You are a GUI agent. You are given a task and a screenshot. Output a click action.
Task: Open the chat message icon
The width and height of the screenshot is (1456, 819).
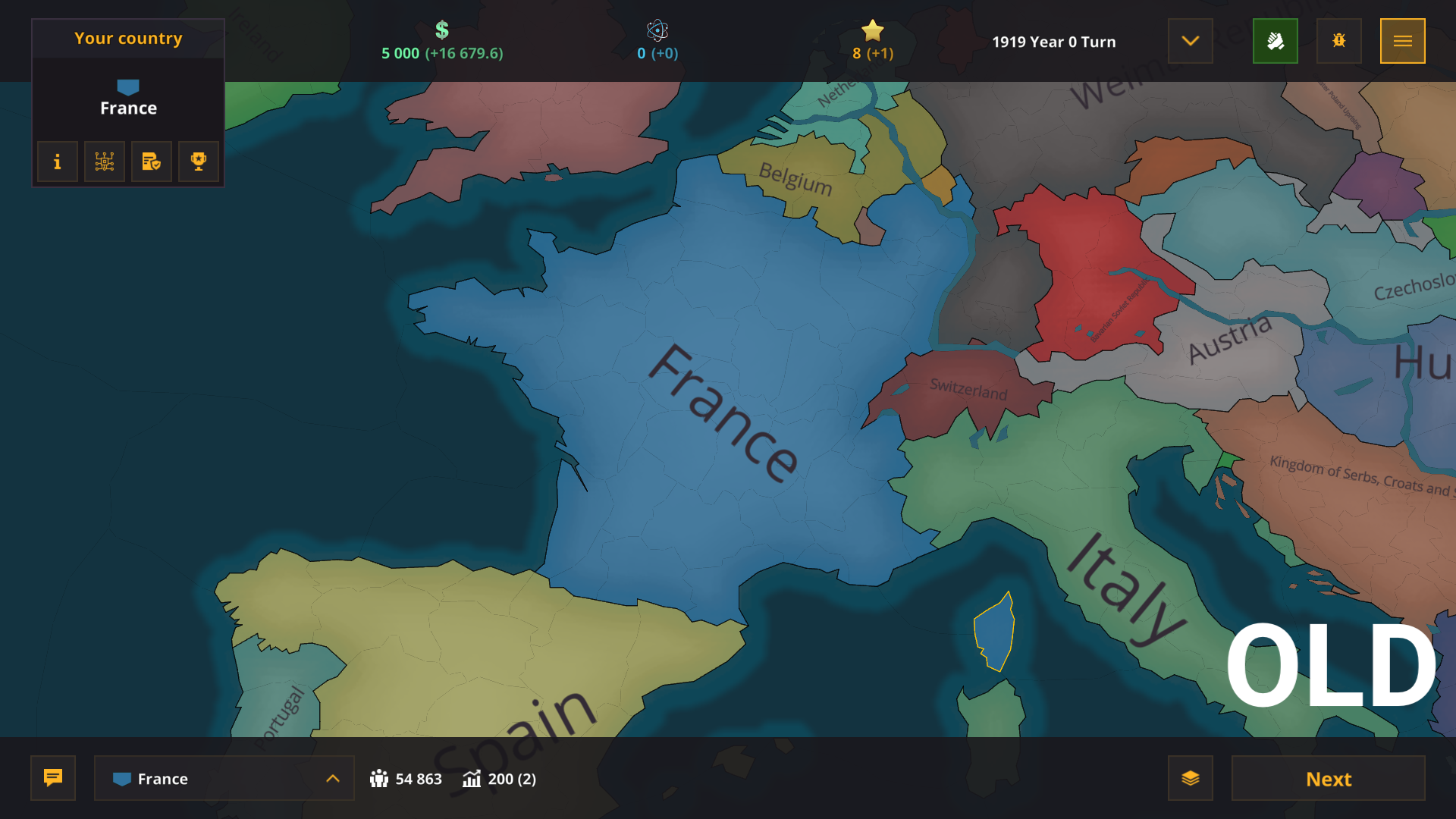pos(52,778)
